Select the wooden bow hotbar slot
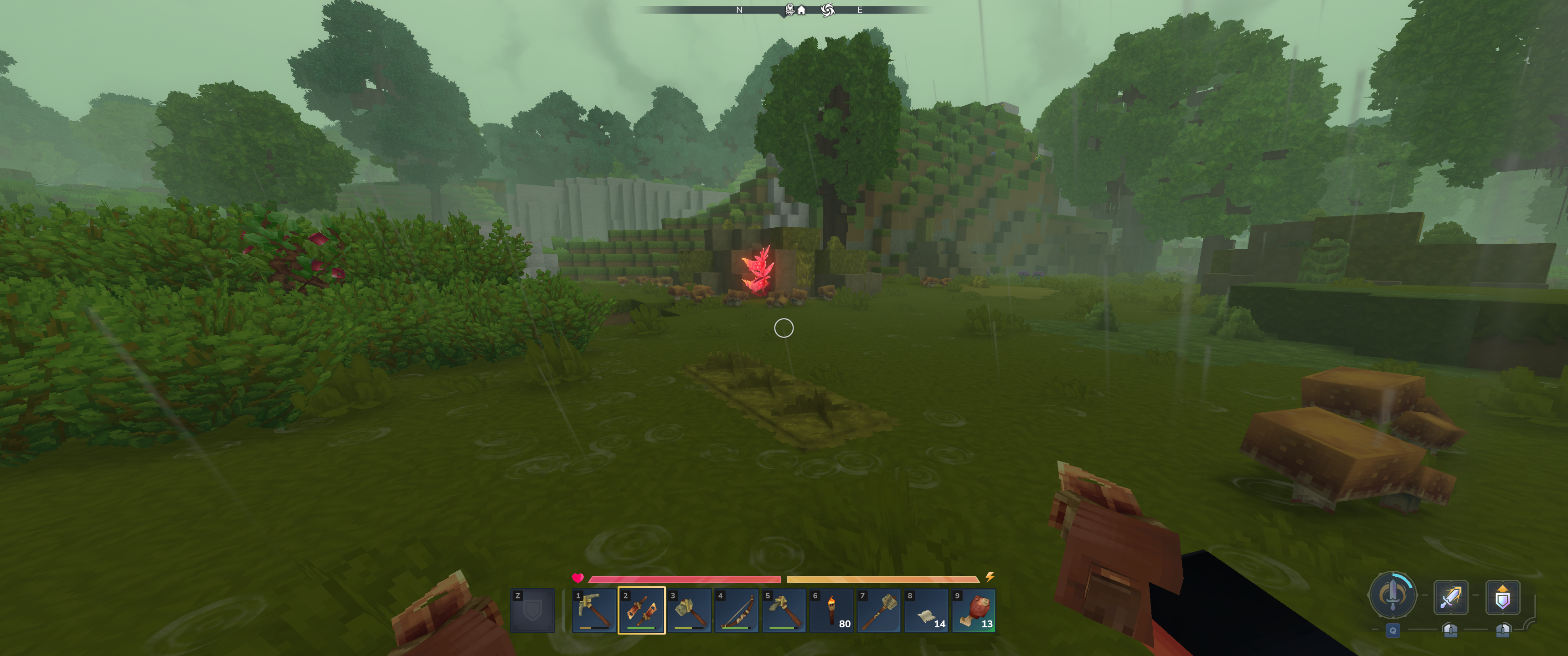Screen dimensions: 1568x656 (737, 610)
